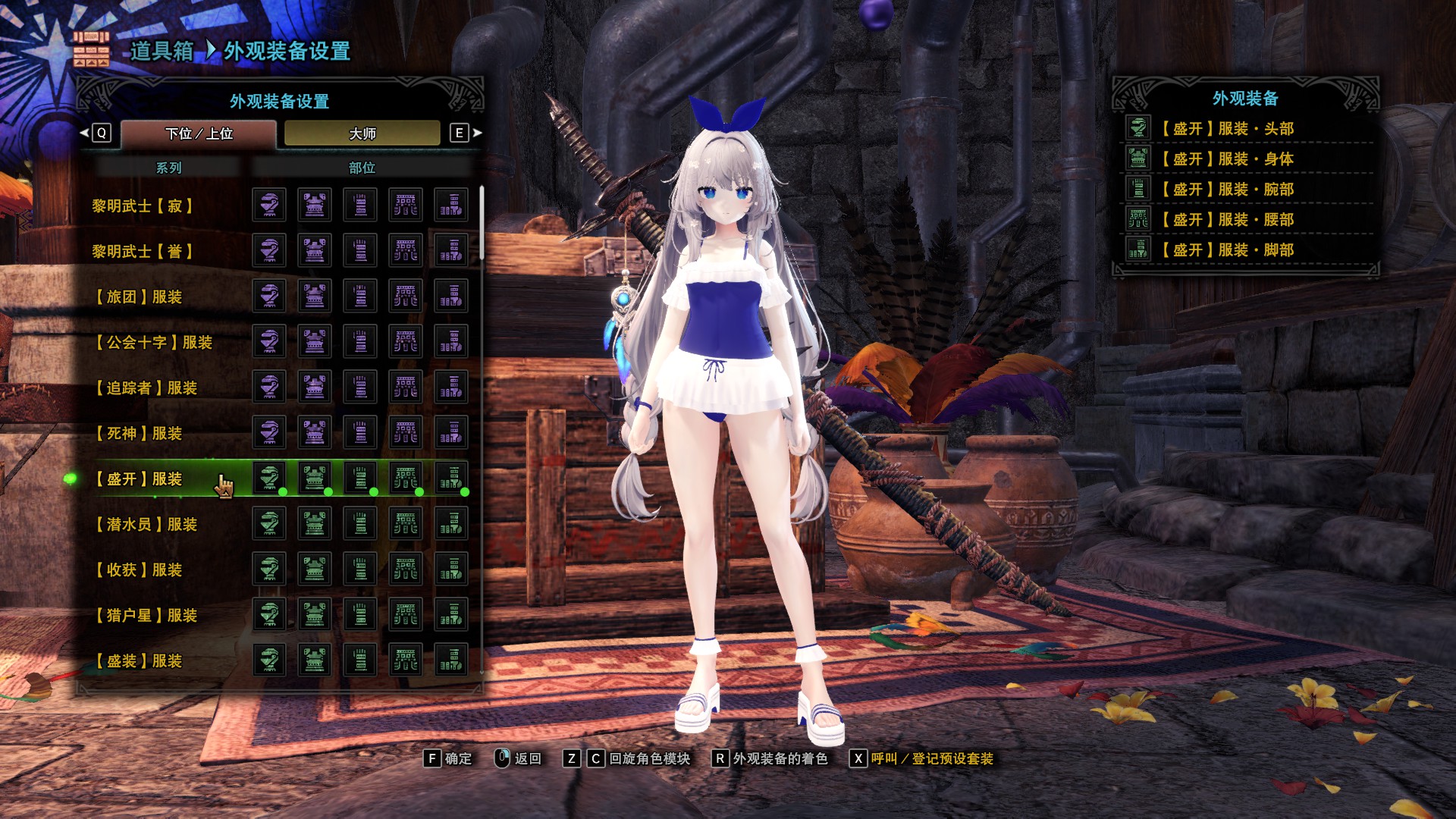This screenshot has width=1456, height=819.
Task: Select the 【死神】服装 series
Action: point(140,433)
